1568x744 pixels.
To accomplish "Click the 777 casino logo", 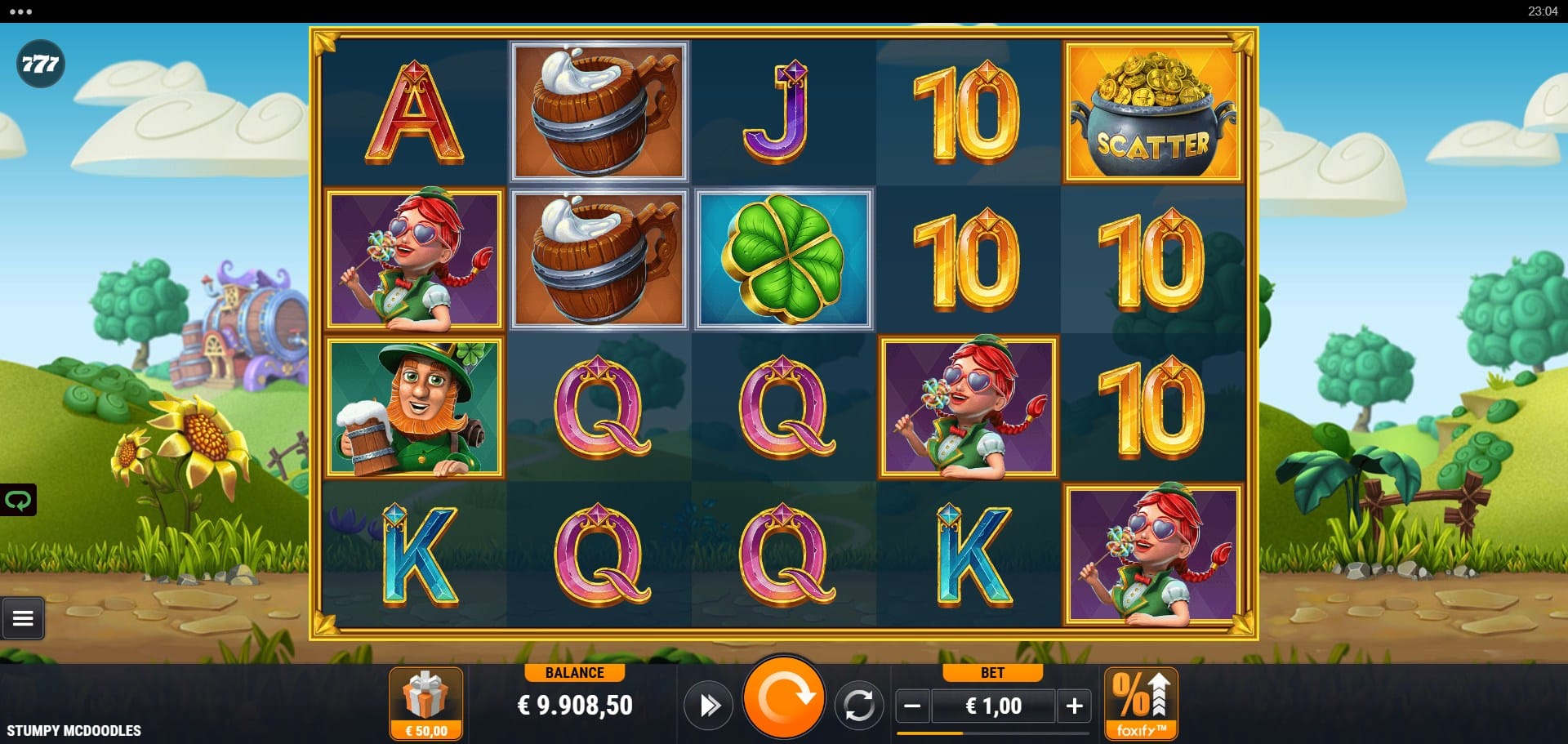I will click(x=40, y=64).
